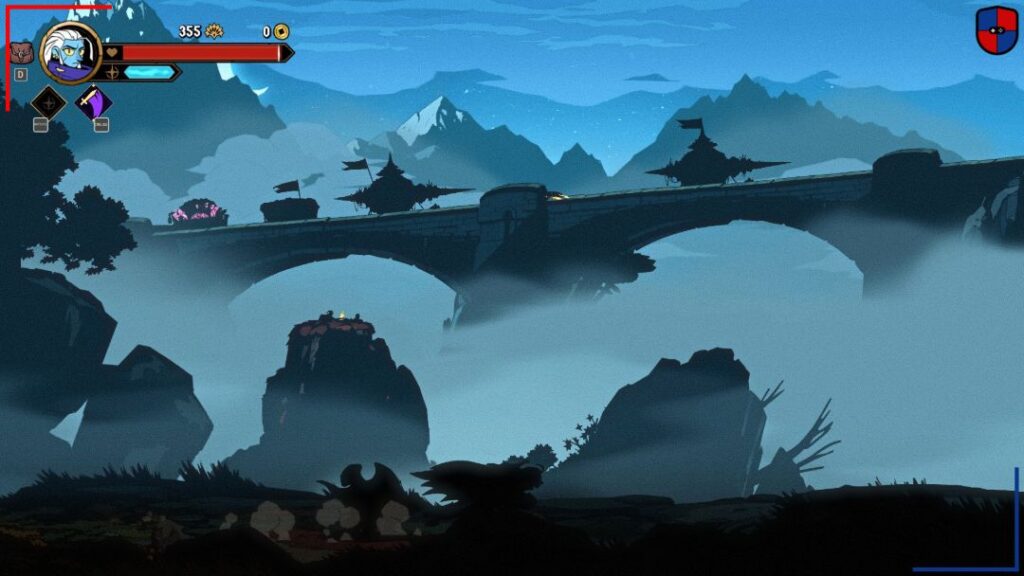This screenshot has height=576, width=1024.
Task: Select the dark empty ability diamond
Action: (48, 102)
